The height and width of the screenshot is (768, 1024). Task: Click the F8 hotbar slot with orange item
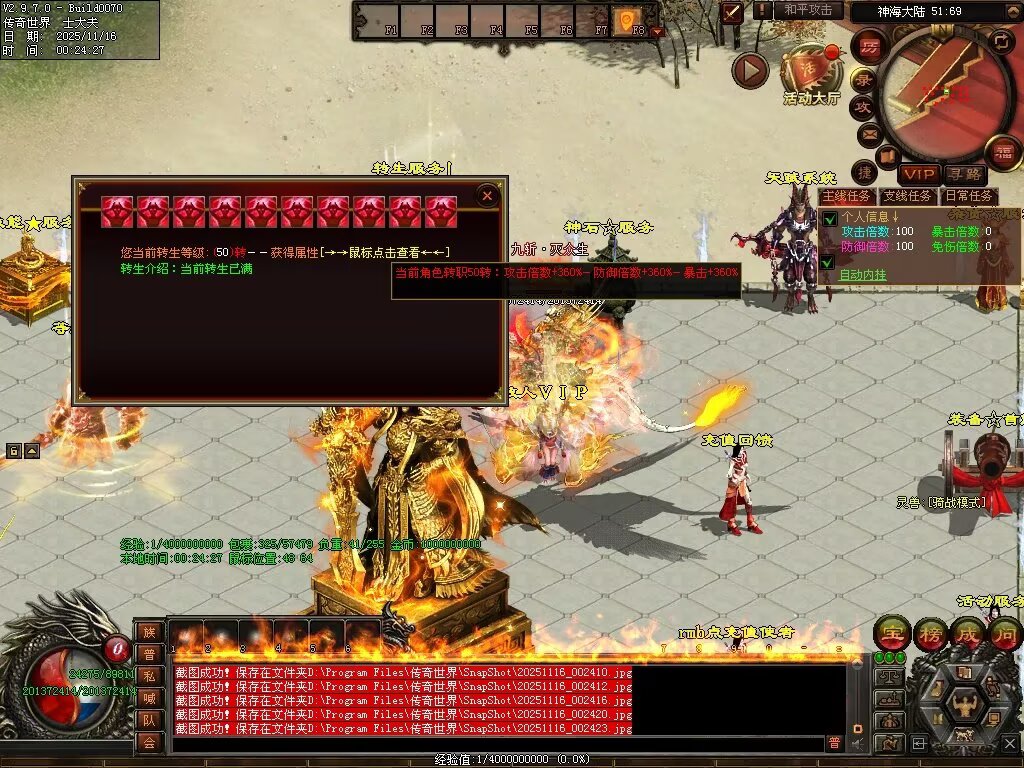coord(627,20)
